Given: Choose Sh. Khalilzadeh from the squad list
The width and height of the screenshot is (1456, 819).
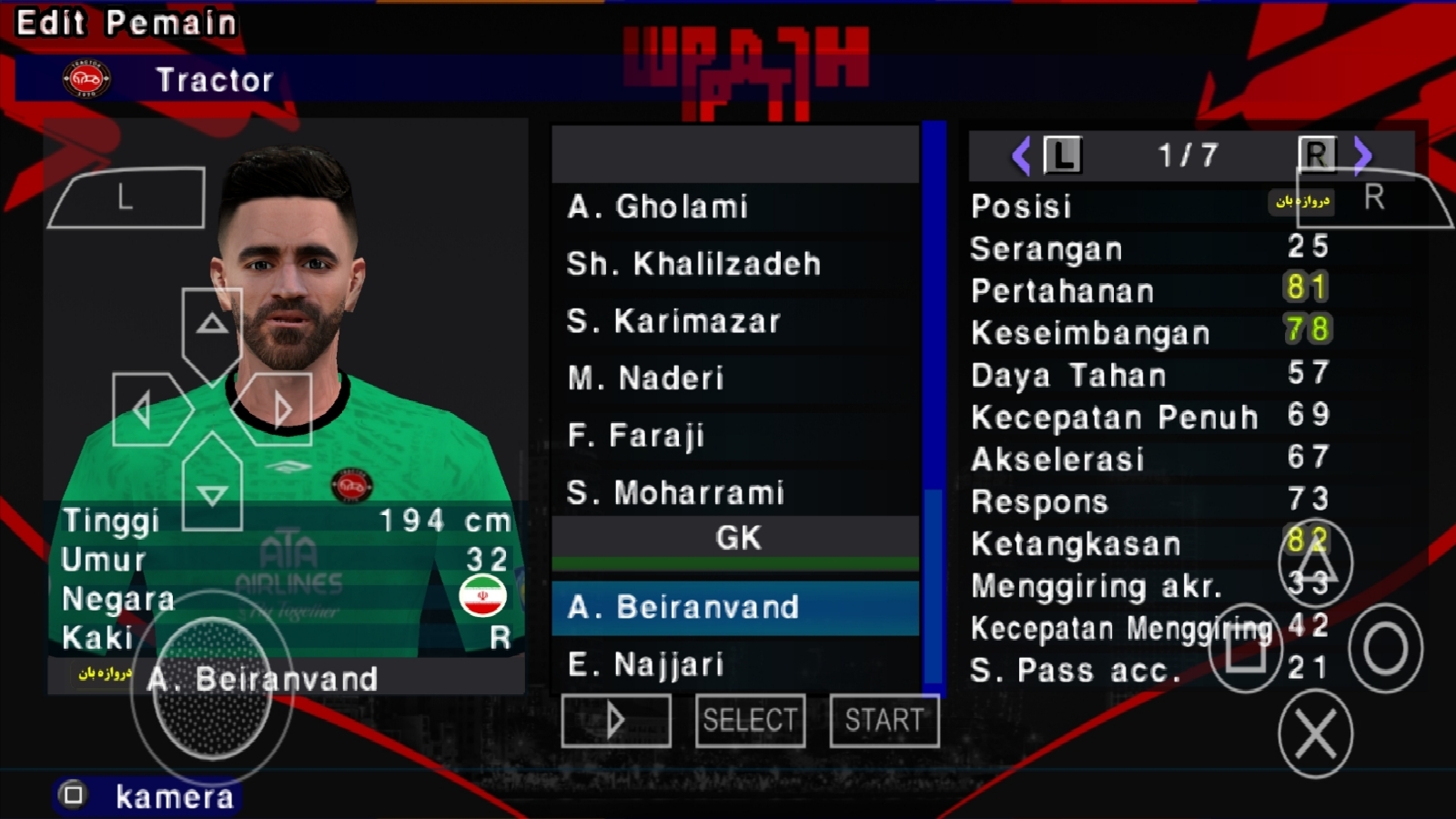Looking at the screenshot, I should (693, 264).
